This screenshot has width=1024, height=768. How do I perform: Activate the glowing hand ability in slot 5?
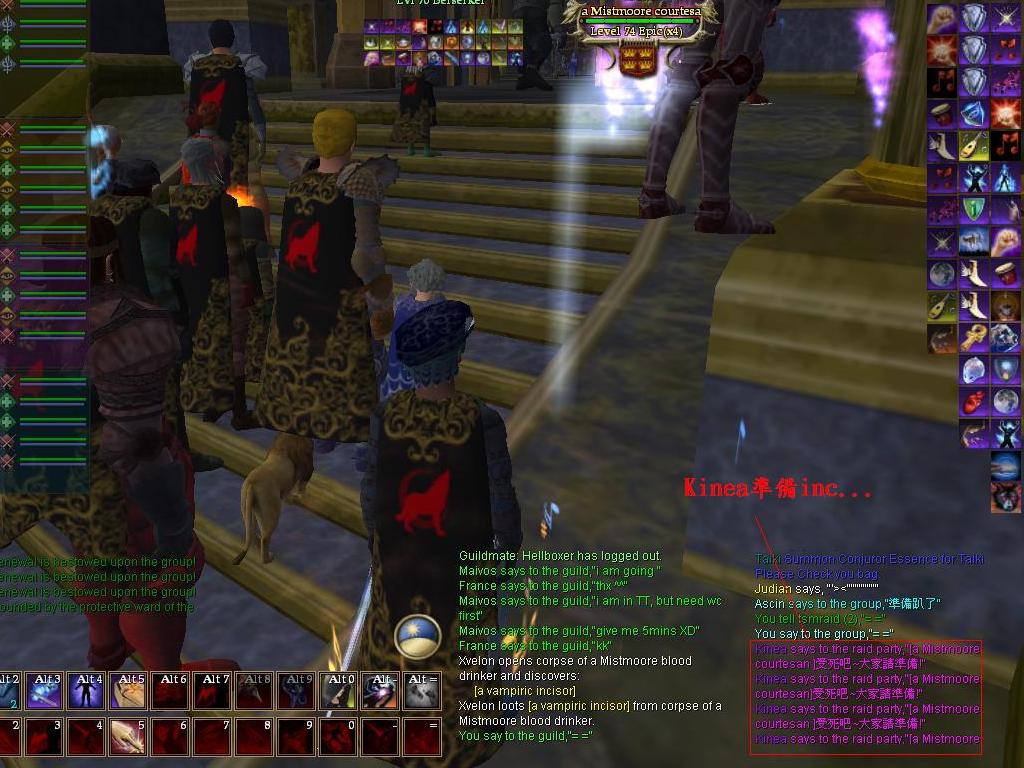[127, 737]
